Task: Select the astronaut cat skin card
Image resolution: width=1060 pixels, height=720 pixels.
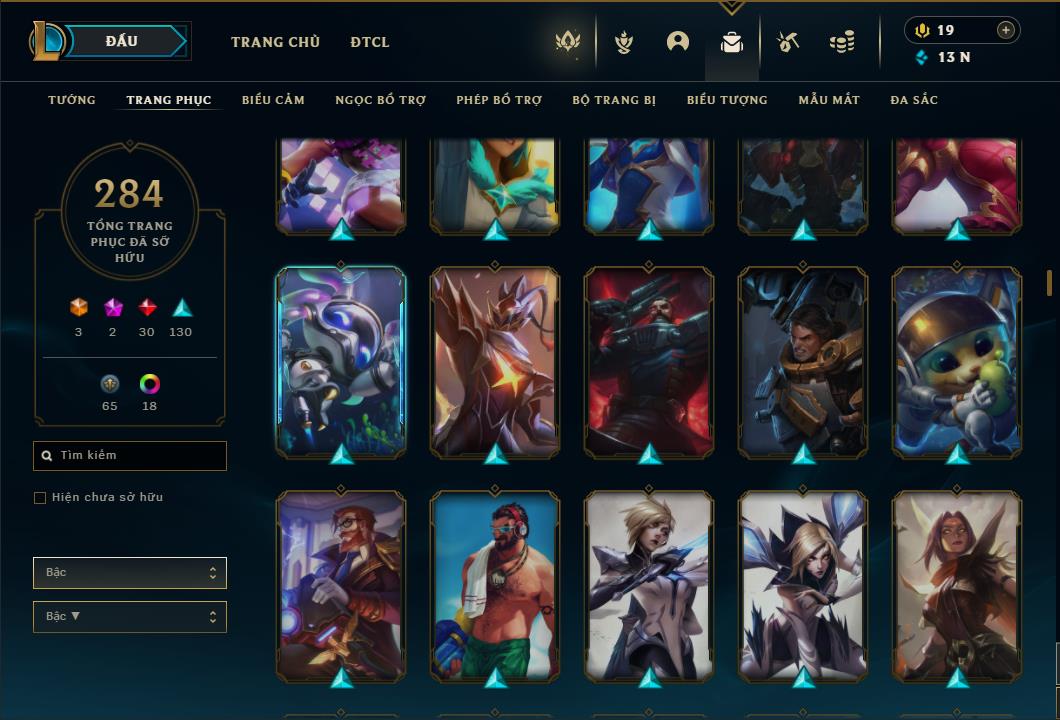Action: click(x=957, y=360)
